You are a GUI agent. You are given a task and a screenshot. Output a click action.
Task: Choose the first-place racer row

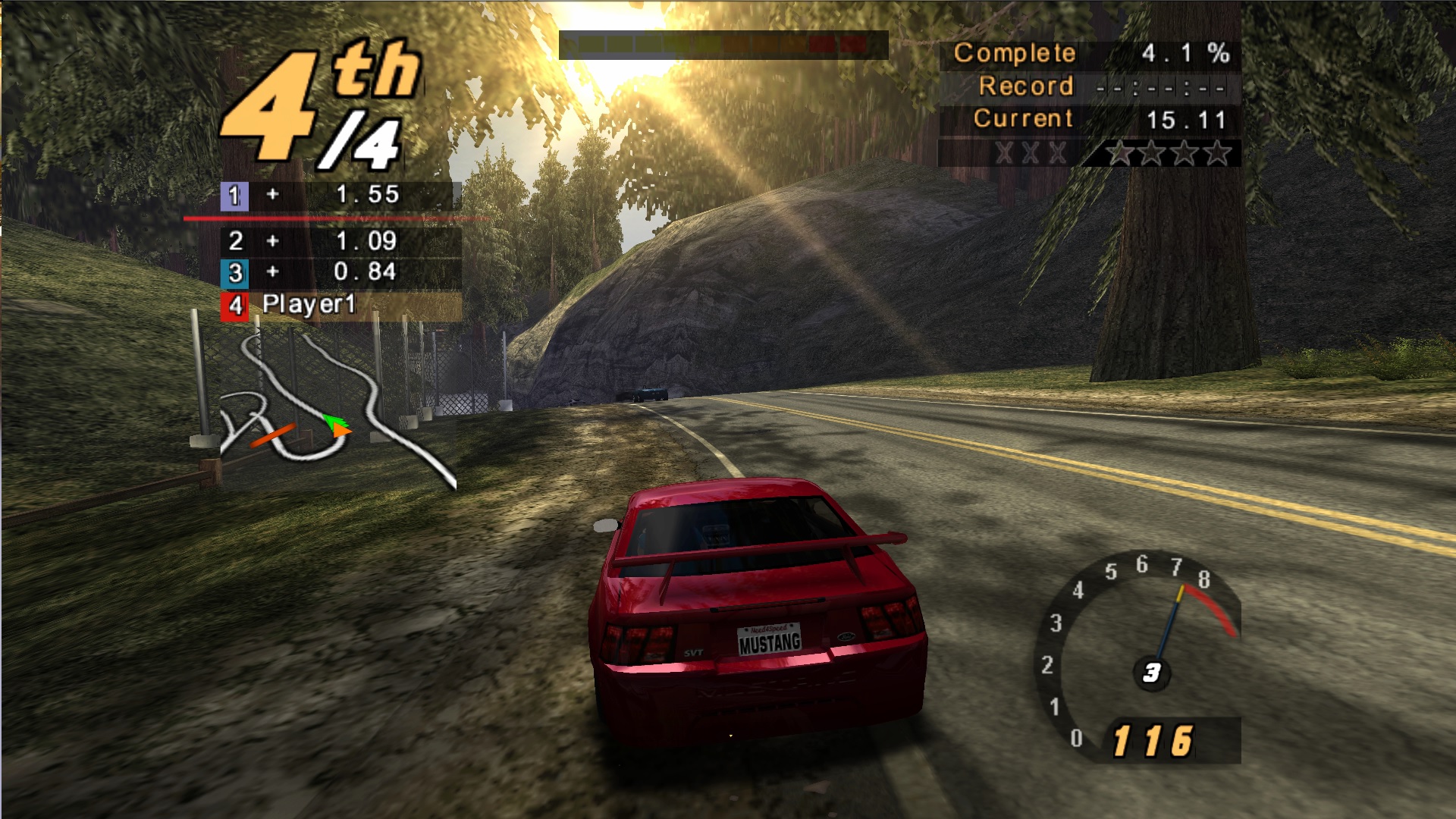tap(340, 196)
